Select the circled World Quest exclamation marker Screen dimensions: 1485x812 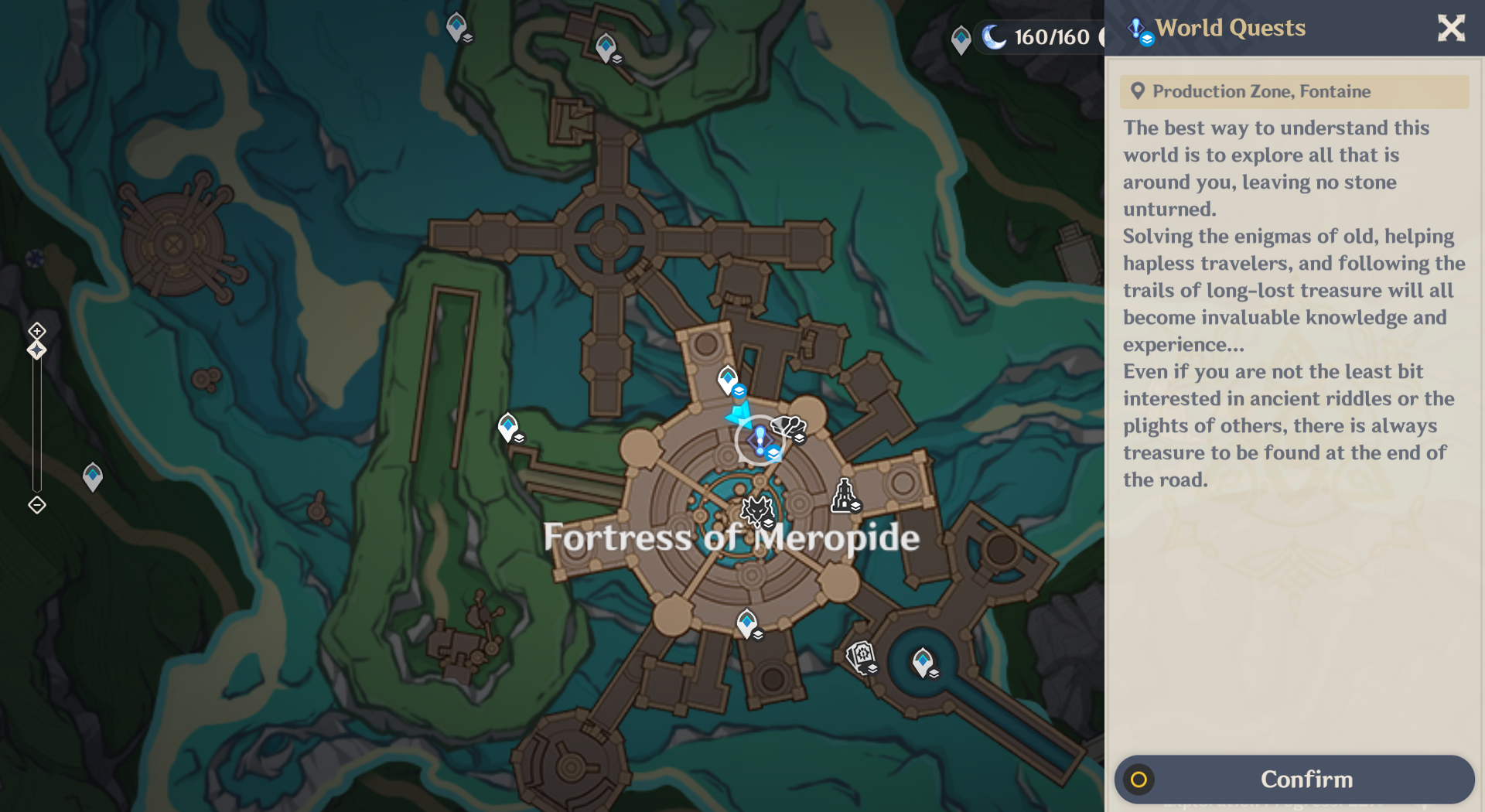pos(760,438)
